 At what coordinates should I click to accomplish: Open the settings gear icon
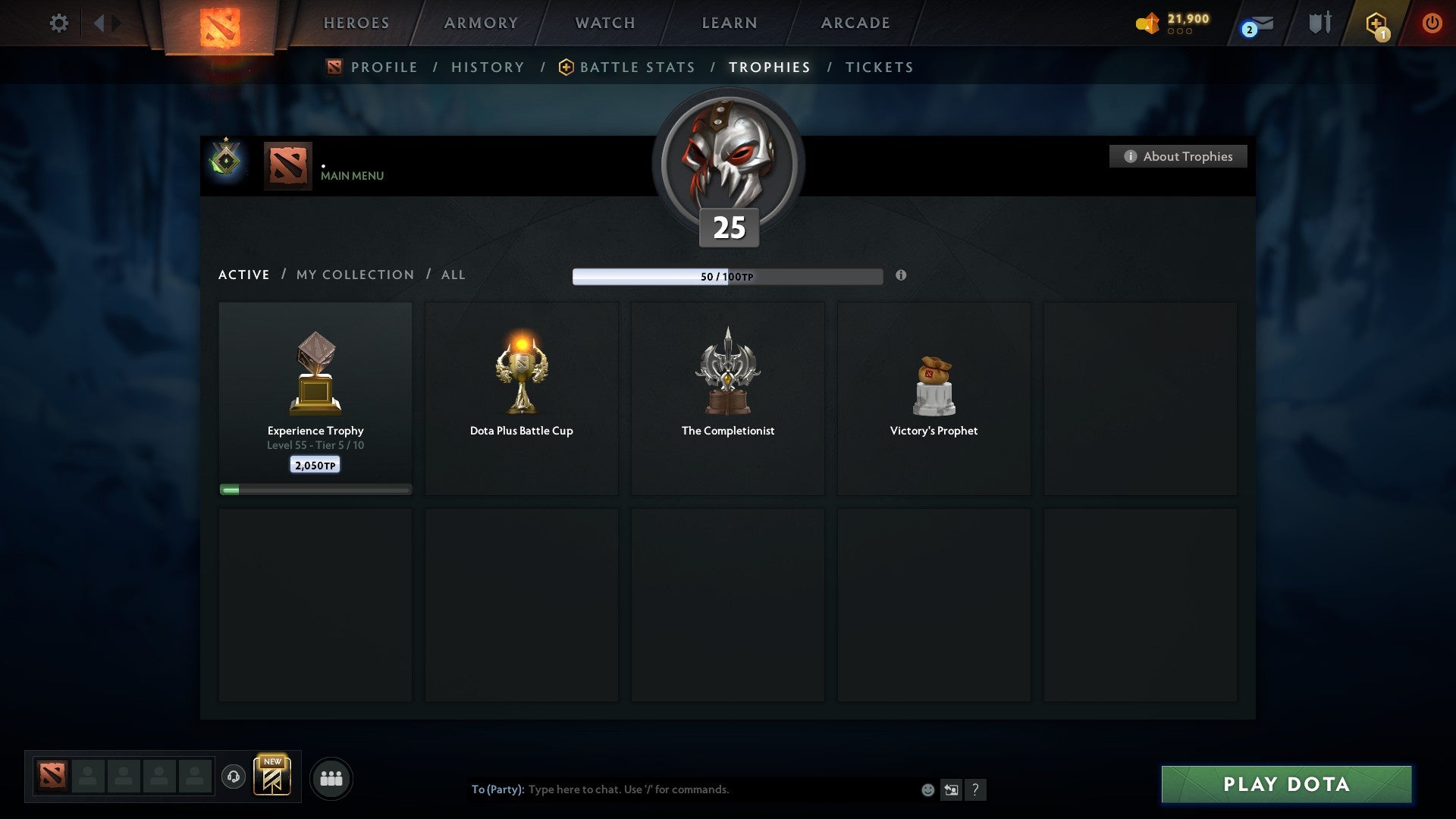coord(59,23)
